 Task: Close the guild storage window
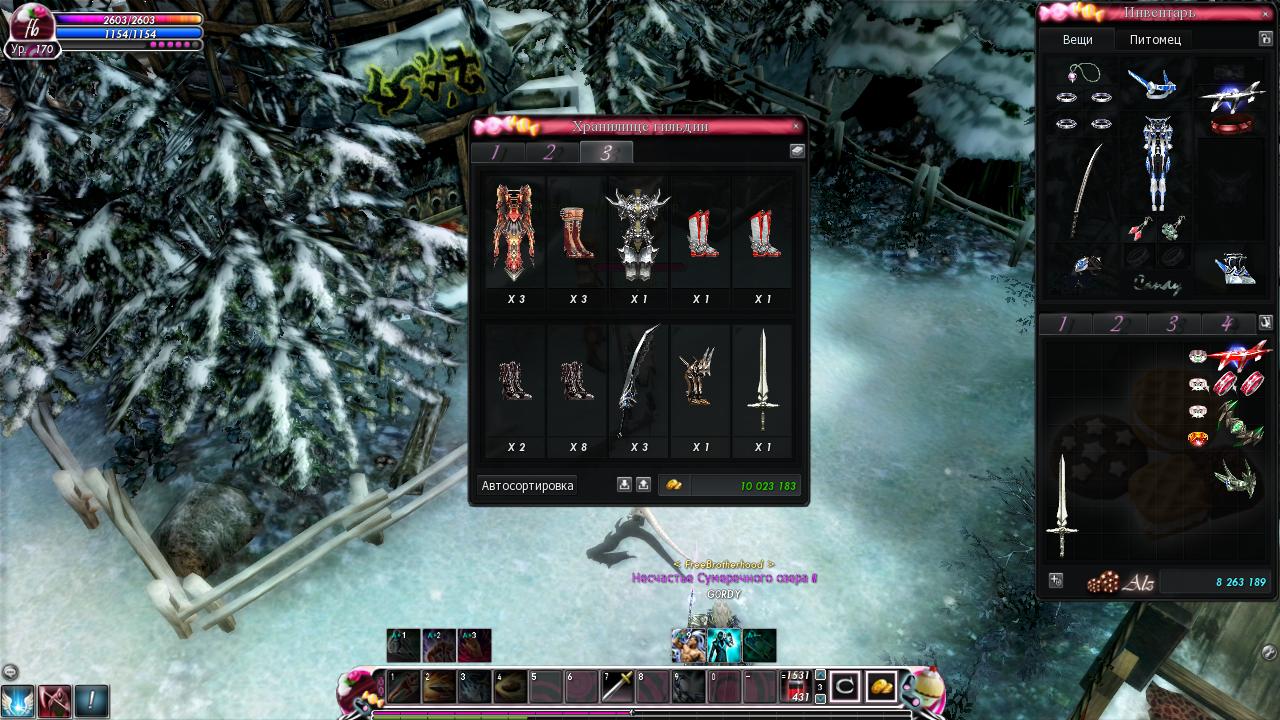point(796,126)
